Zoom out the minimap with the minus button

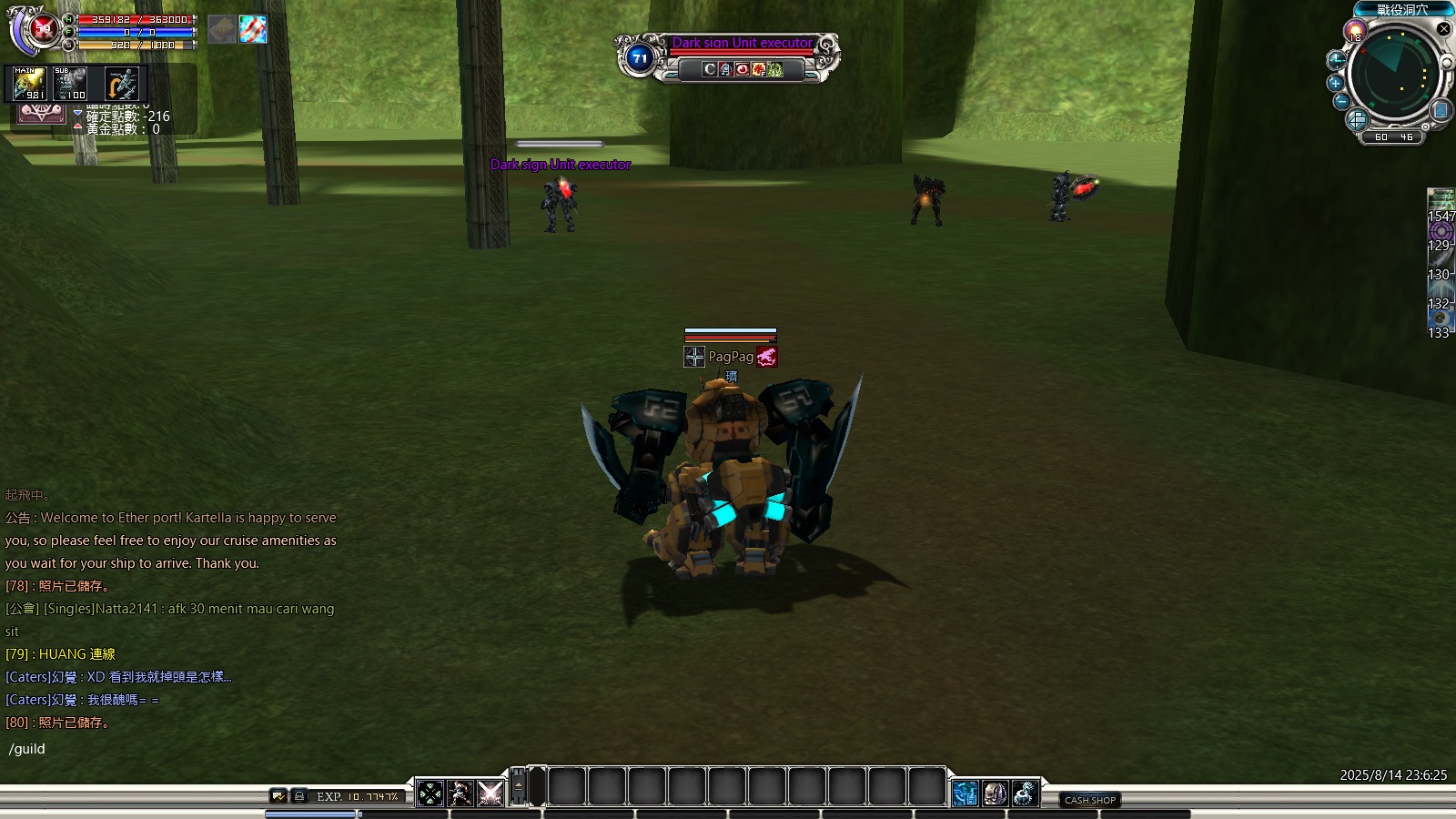[x=1341, y=102]
